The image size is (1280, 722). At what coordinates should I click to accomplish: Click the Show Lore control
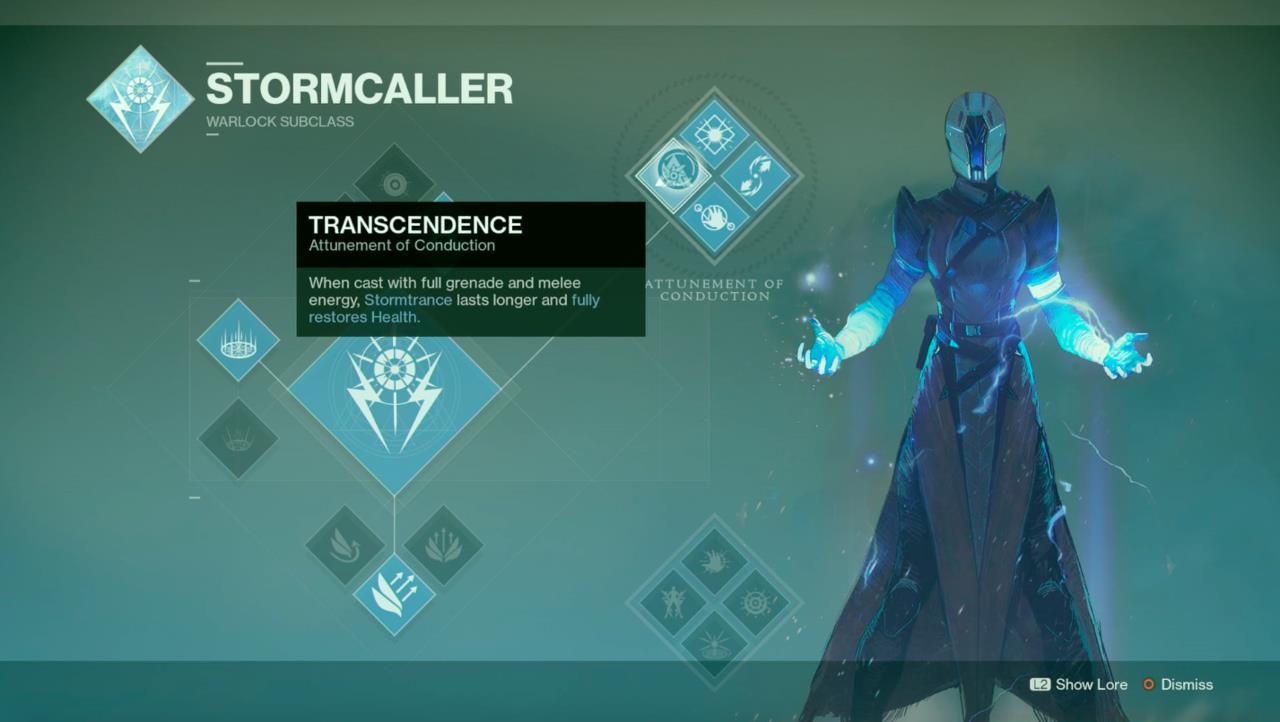(1078, 685)
